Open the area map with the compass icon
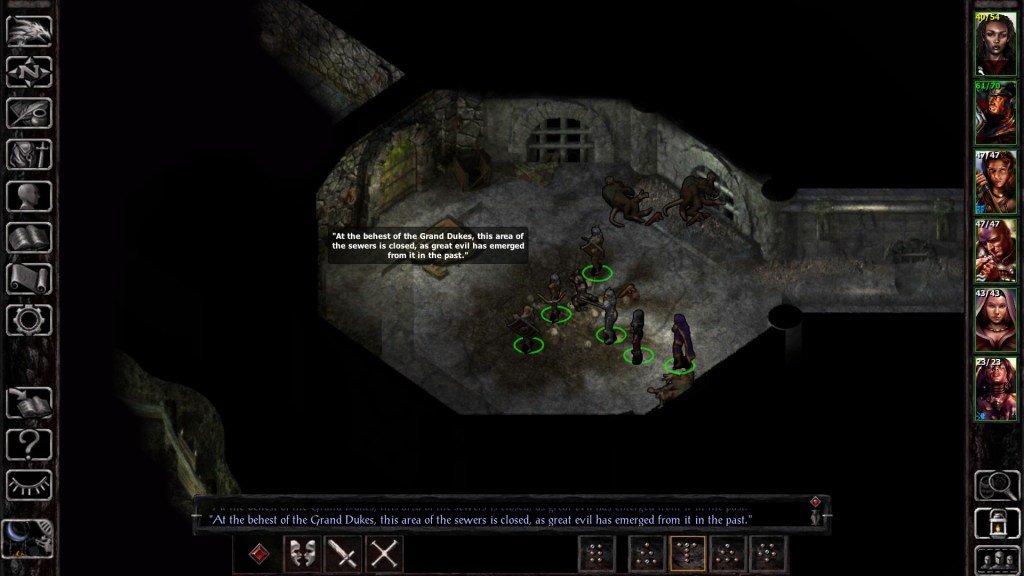 [x=29, y=71]
